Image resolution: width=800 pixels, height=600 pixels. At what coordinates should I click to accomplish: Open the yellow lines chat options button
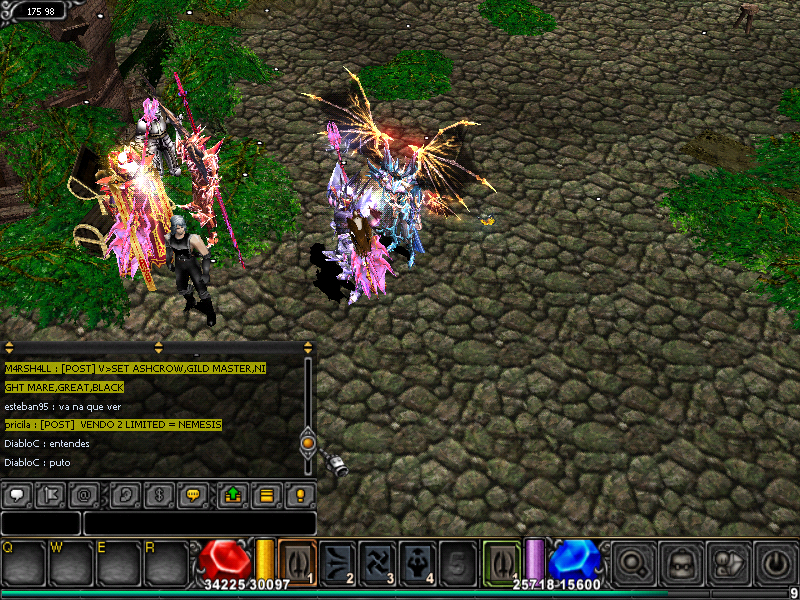point(266,494)
